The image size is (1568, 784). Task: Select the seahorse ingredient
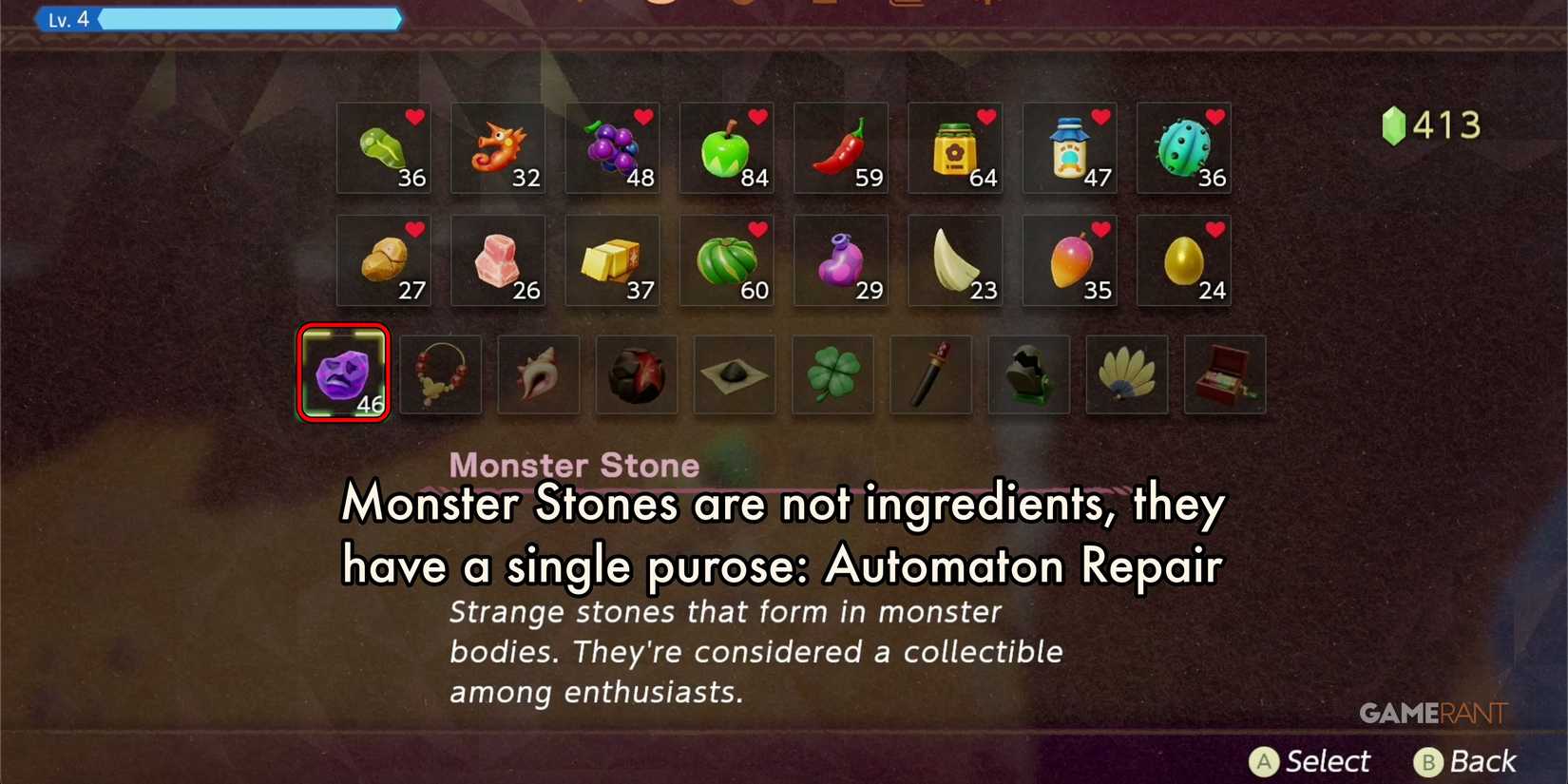(498, 148)
